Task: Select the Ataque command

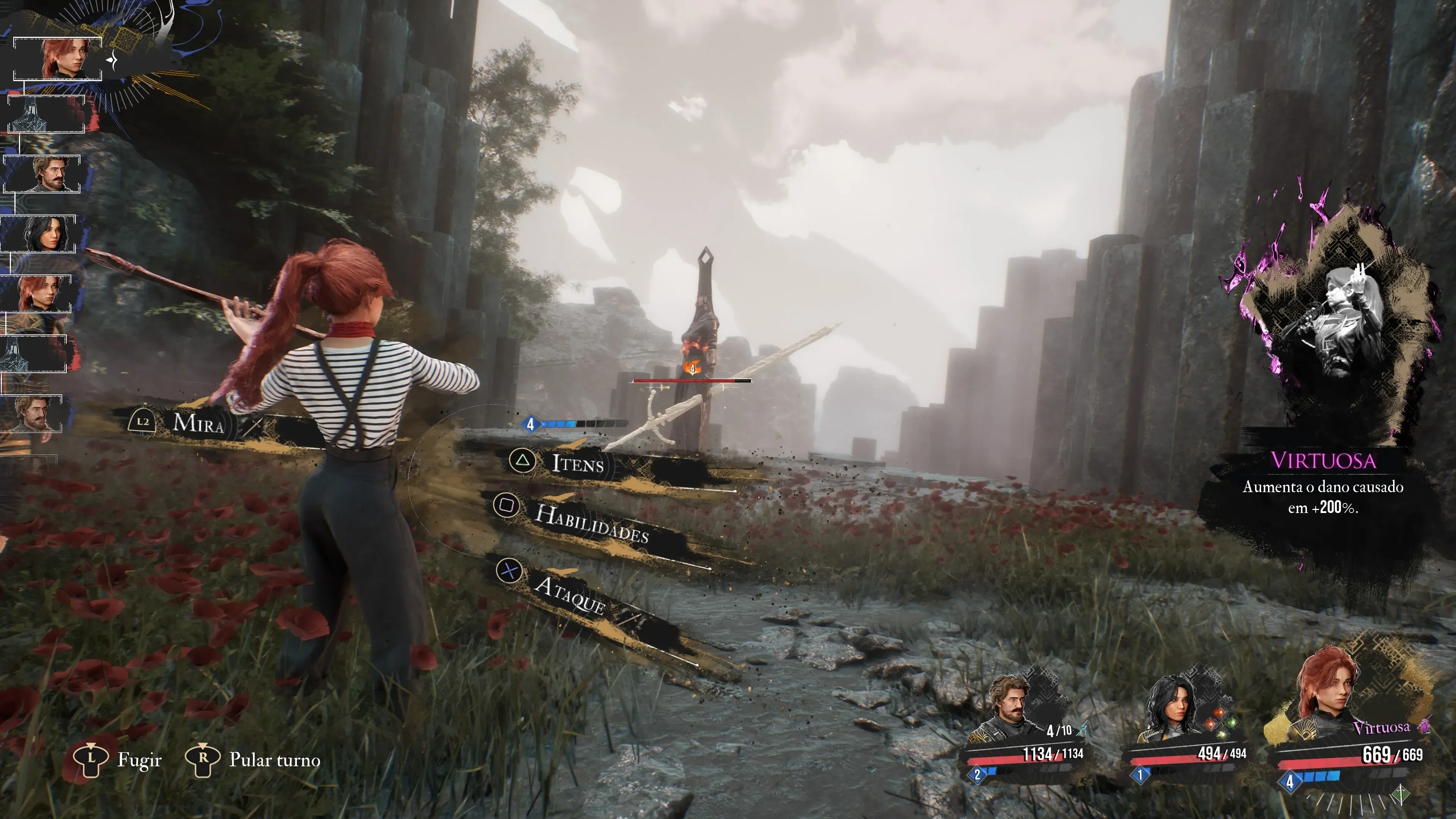Action: (x=569, y=595)
